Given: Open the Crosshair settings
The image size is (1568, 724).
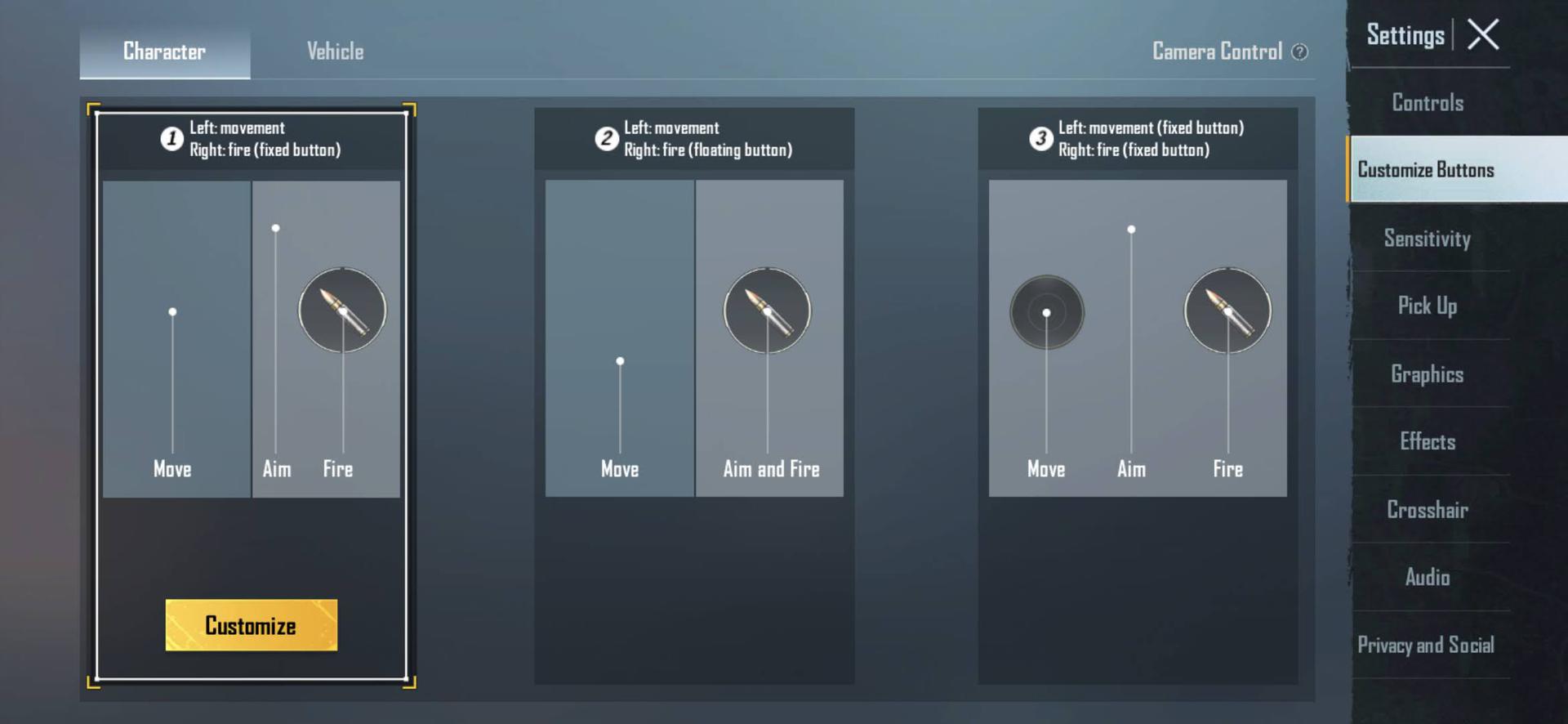Looking at the screenshot, I should [1427, 510].
